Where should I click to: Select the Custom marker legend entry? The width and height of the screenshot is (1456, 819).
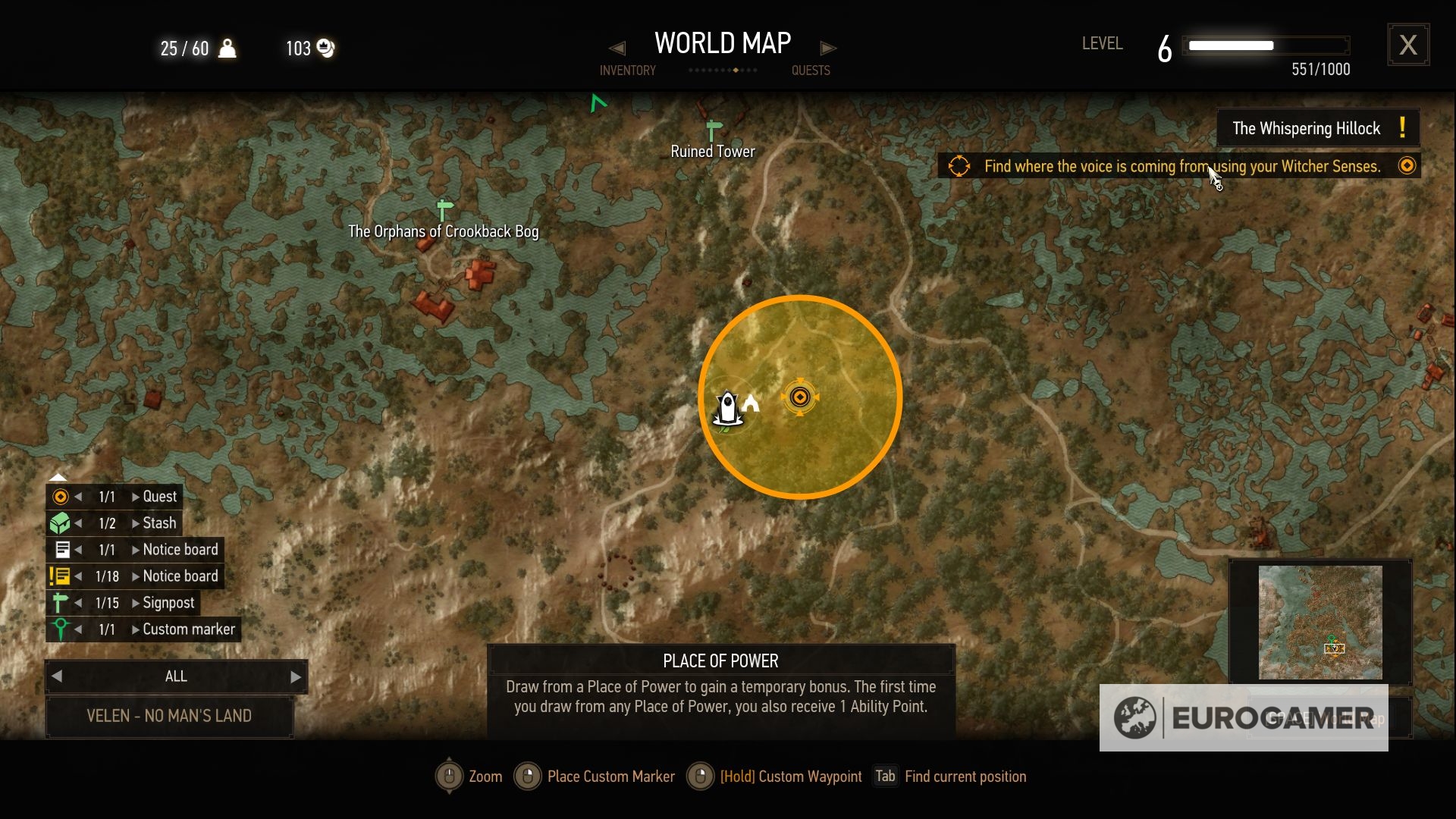(x=189, y=629)
